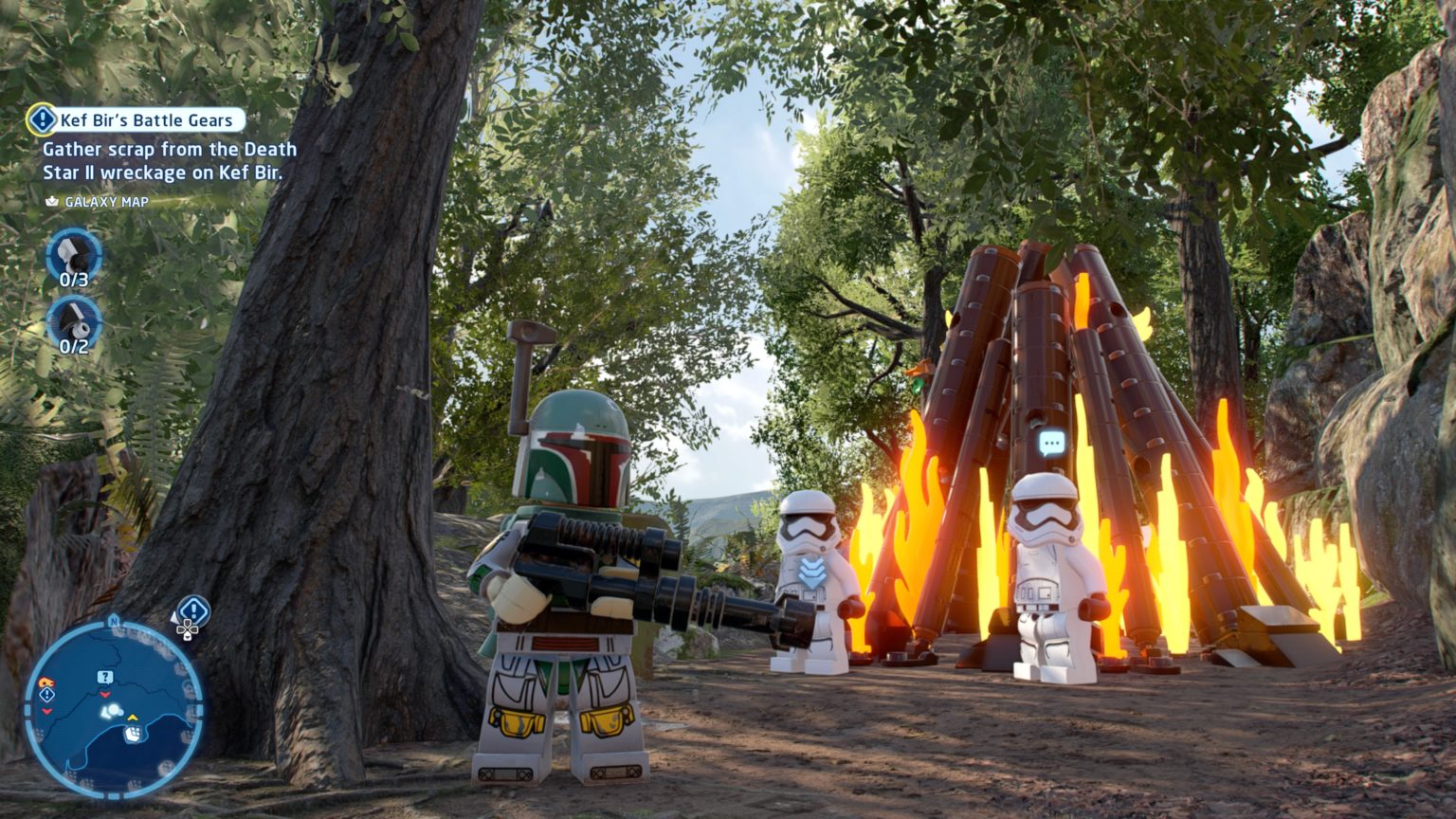
Task: Click the Galaxy Map glove icon
Action: [50, 201]
